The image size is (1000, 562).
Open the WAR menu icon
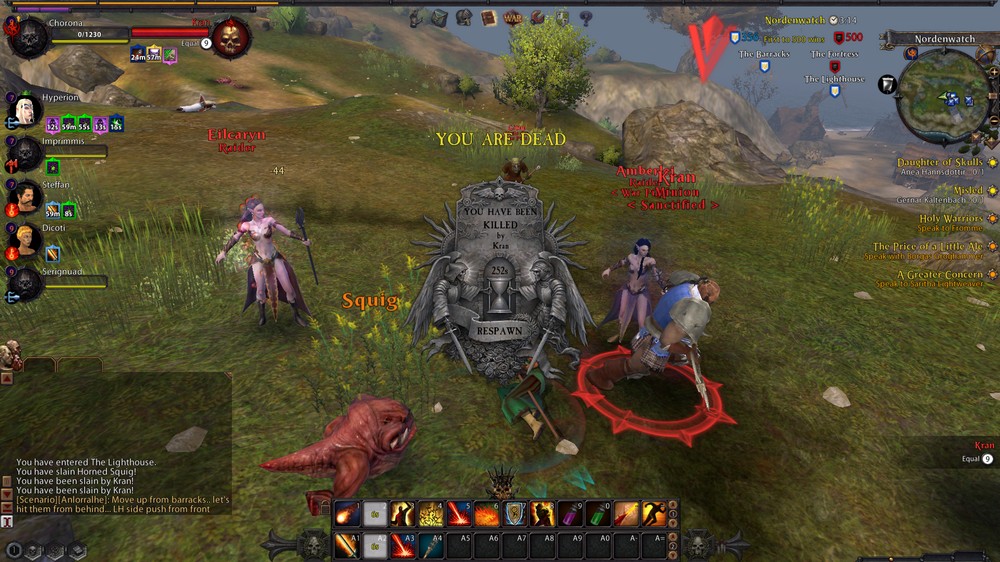513,18
